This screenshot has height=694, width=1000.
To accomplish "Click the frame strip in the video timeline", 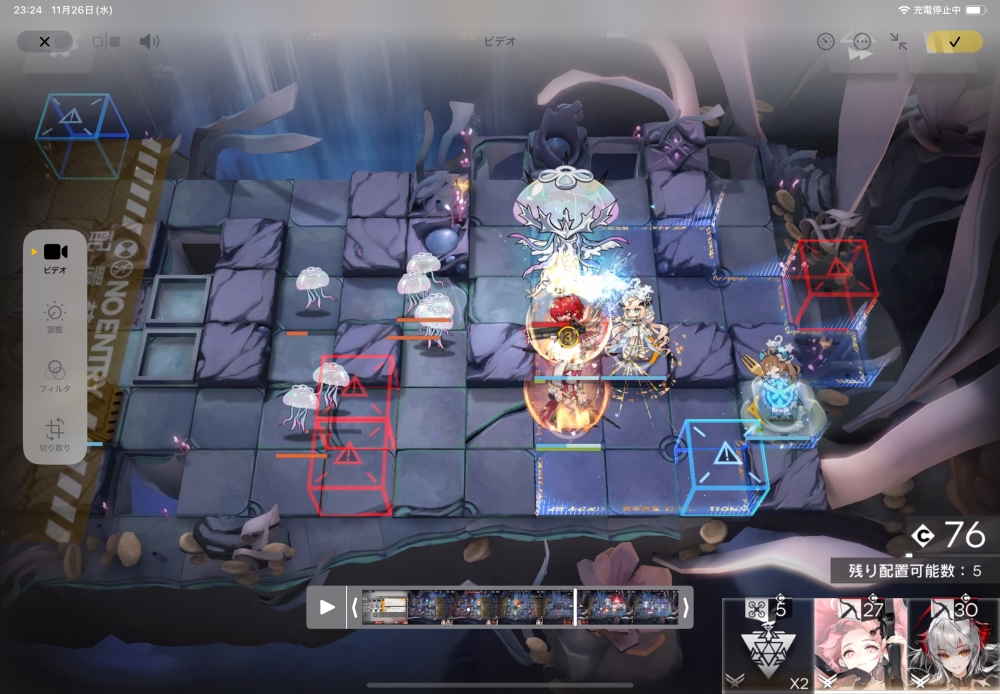I will click(520, 607).
